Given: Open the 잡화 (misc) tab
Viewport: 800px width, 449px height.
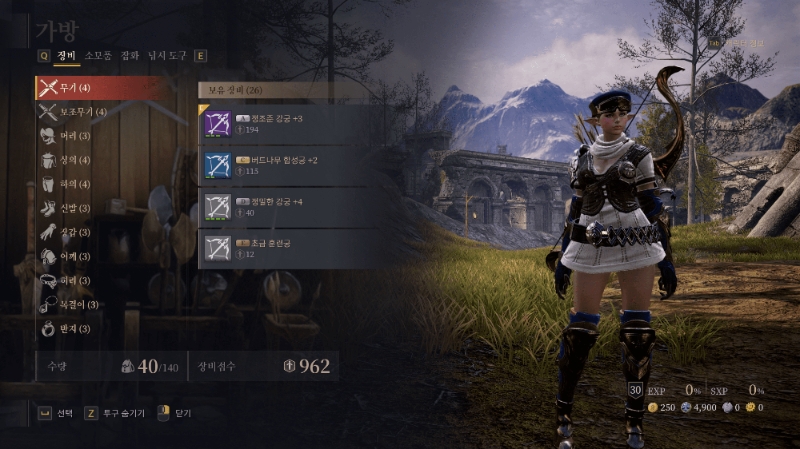Looking at the screenshot, I should point(130,56).
